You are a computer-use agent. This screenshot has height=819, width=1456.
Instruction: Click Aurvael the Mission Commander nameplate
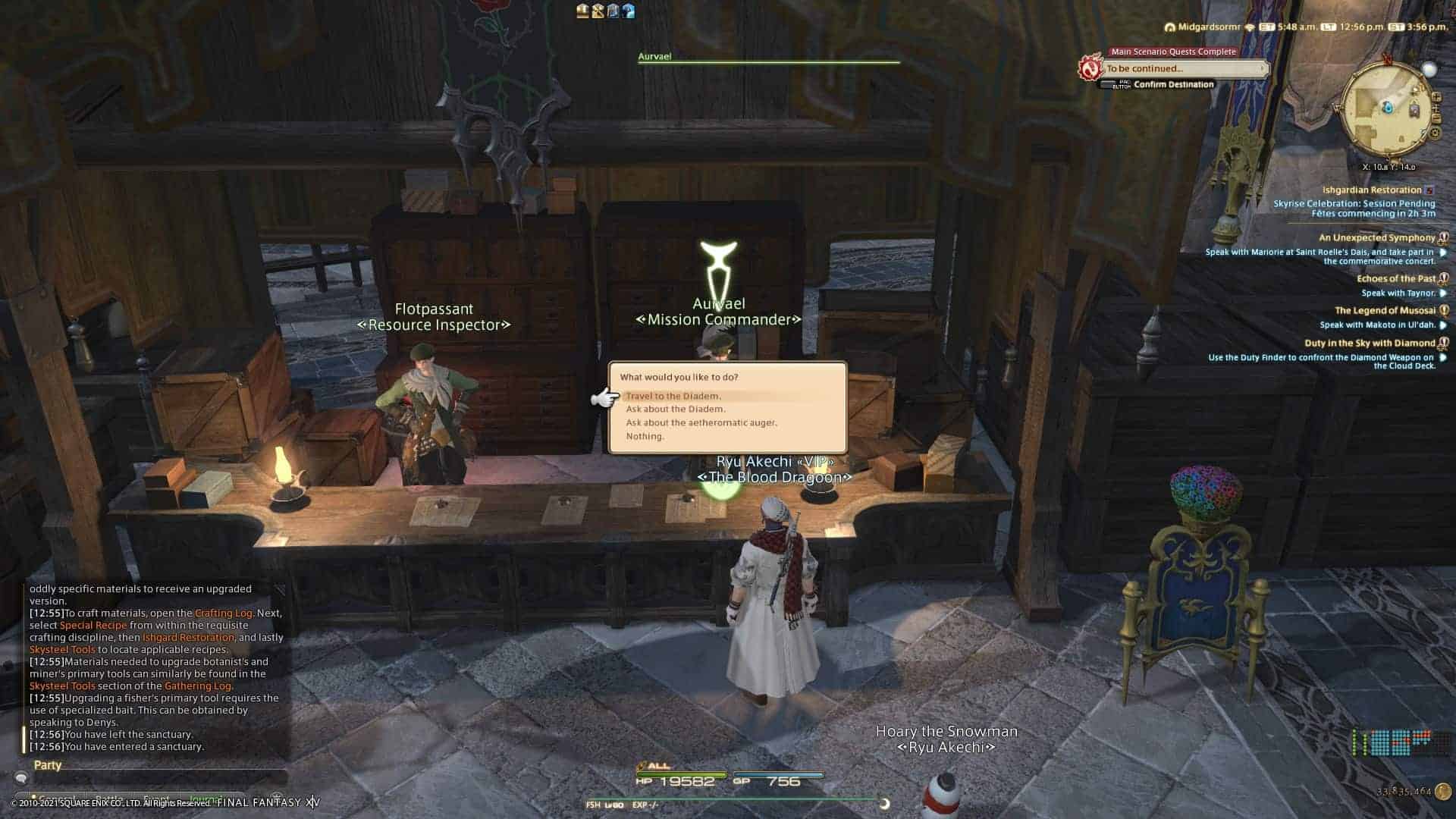tap(718, 311)
